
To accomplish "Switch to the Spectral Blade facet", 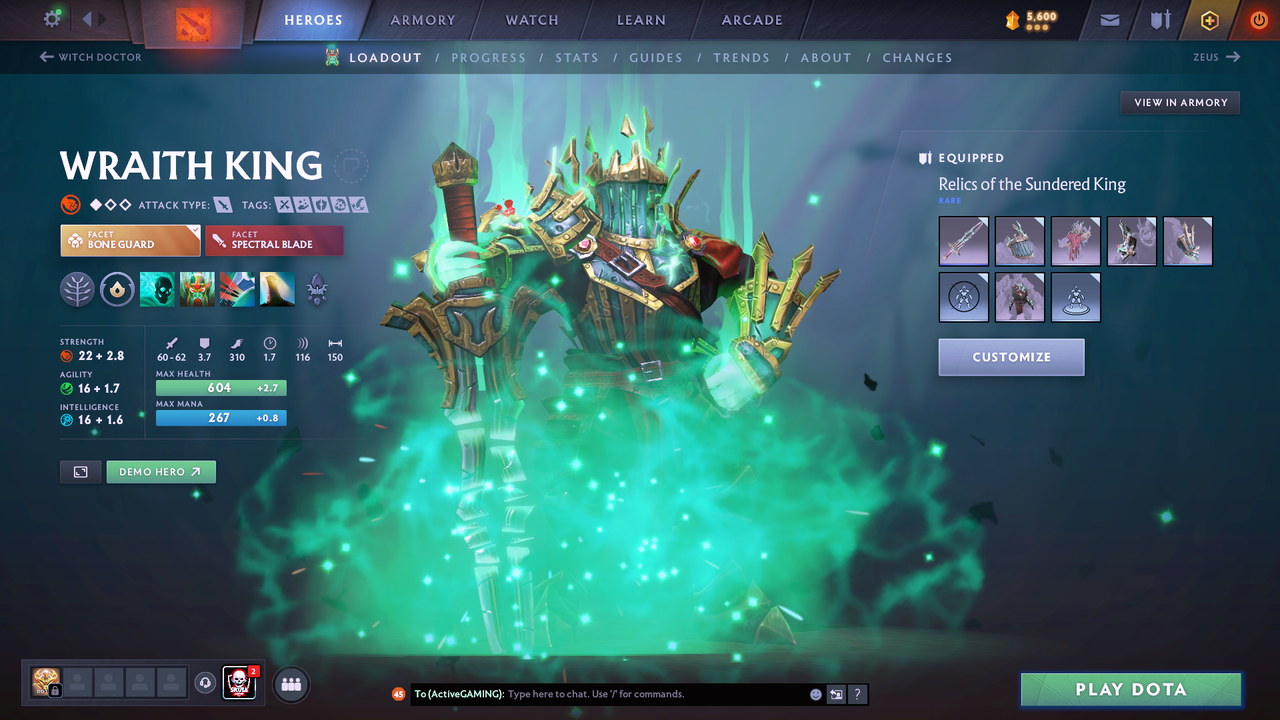I will (x=274, y=240).
